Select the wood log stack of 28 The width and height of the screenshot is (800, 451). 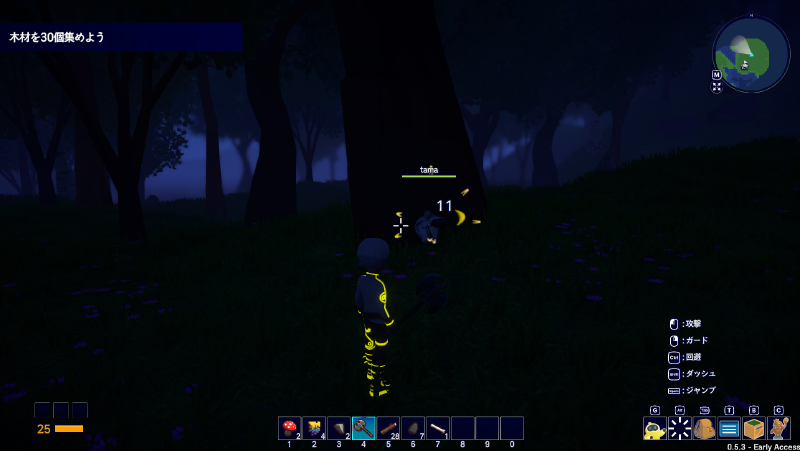pyautogui.click(x=388, y=428)
